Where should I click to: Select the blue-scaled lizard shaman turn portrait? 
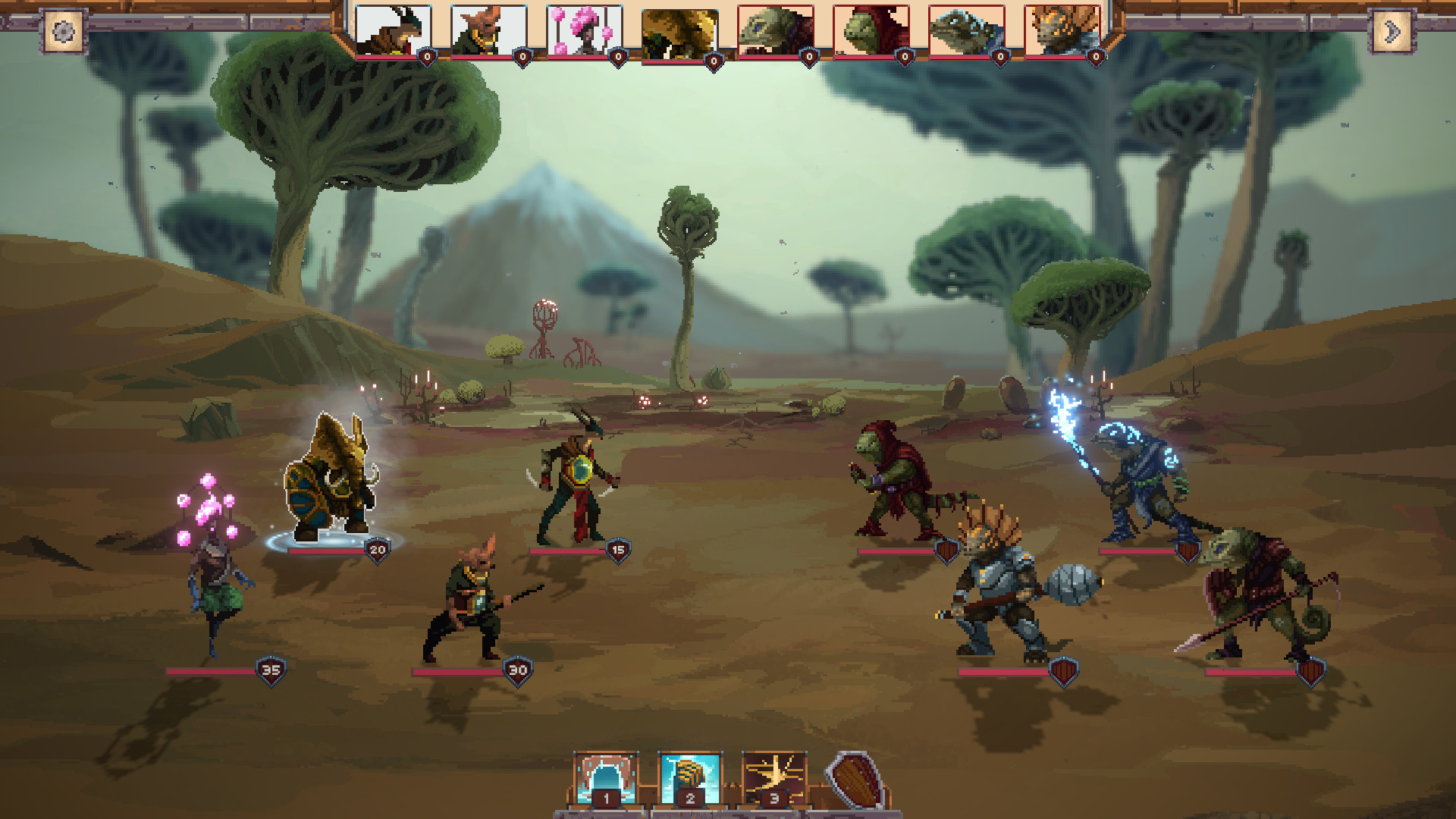(966, 31)
